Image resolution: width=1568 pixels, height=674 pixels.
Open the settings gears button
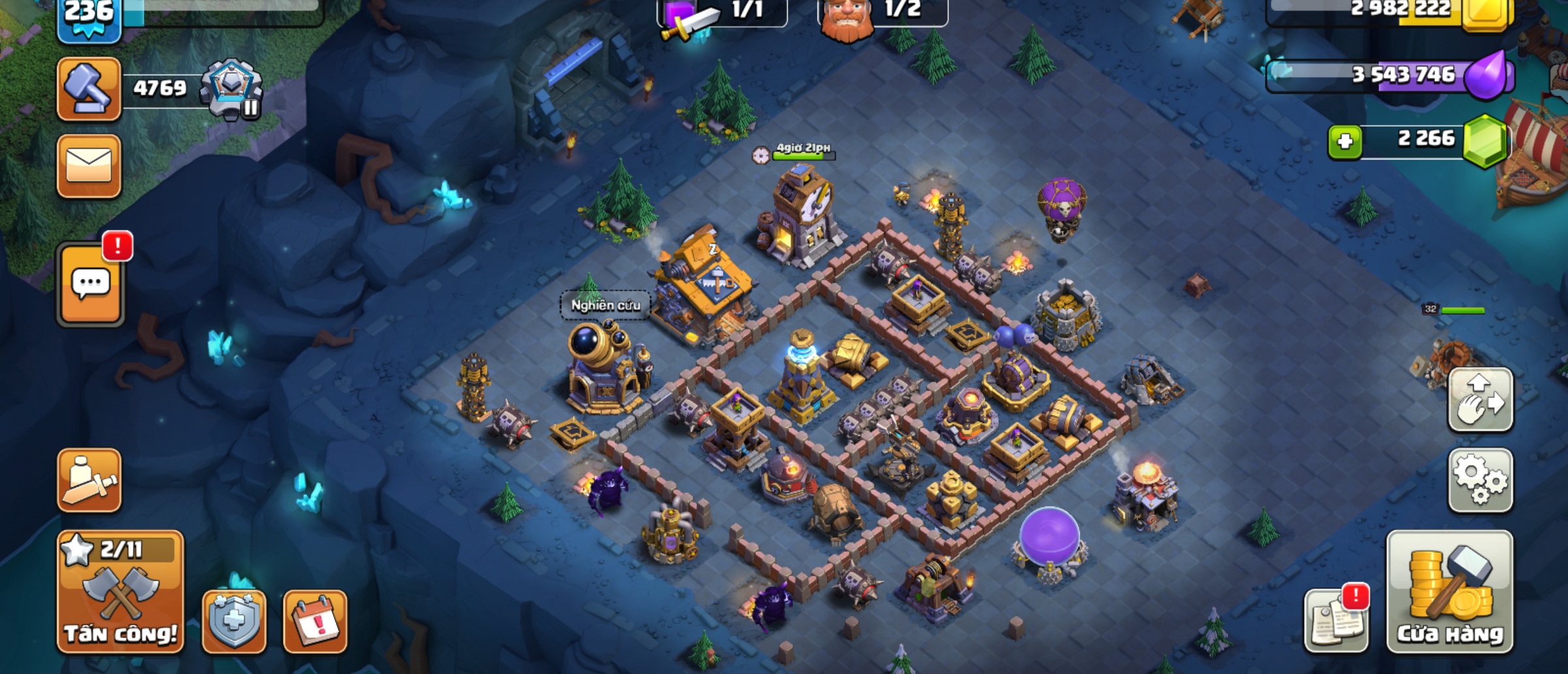[1480, 480]
